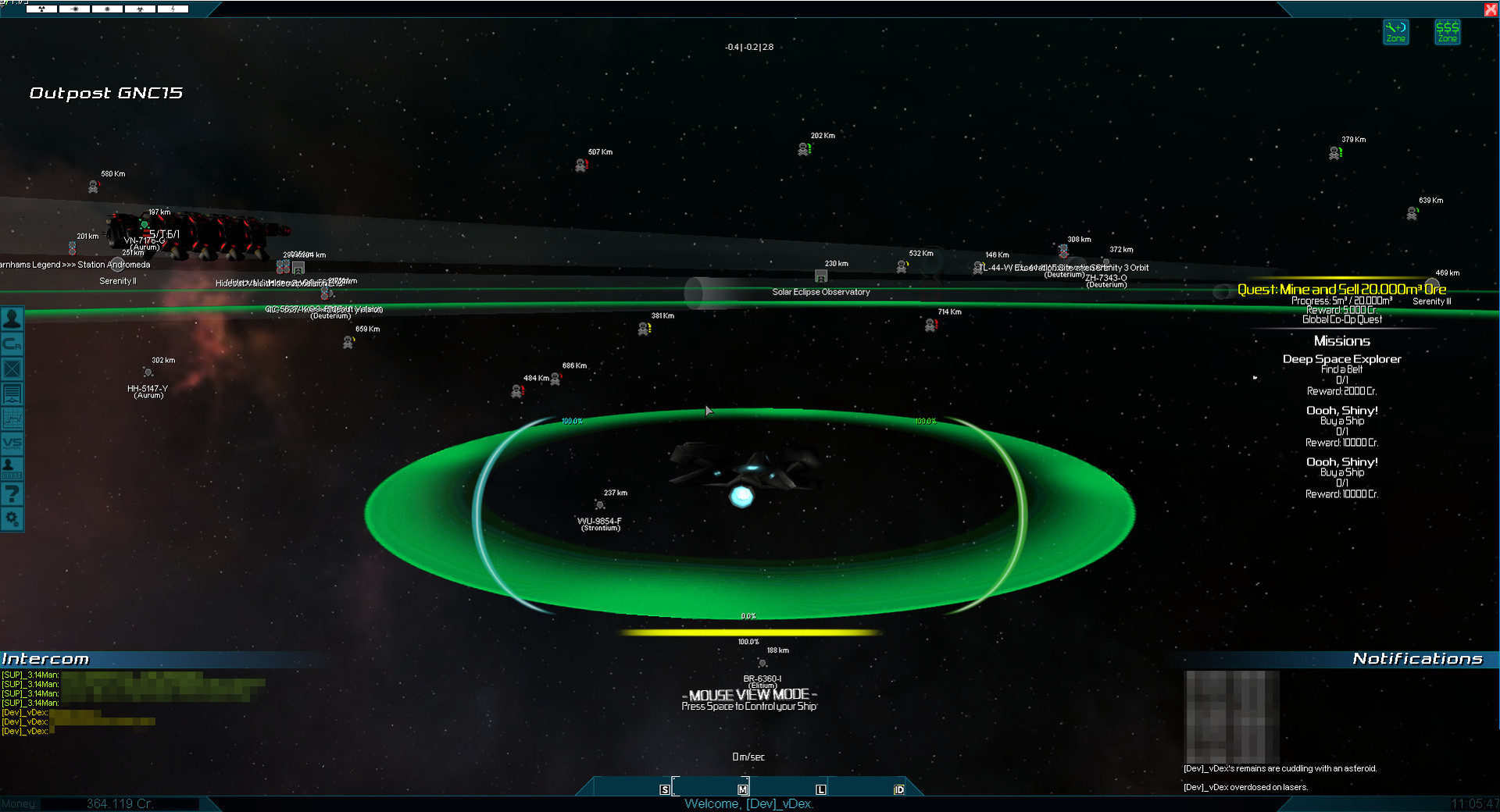Image resolution: width=1500 pixels, height=812 pixels.
Task: Select the S slot on bottom bar
Action: pos(665,789)
